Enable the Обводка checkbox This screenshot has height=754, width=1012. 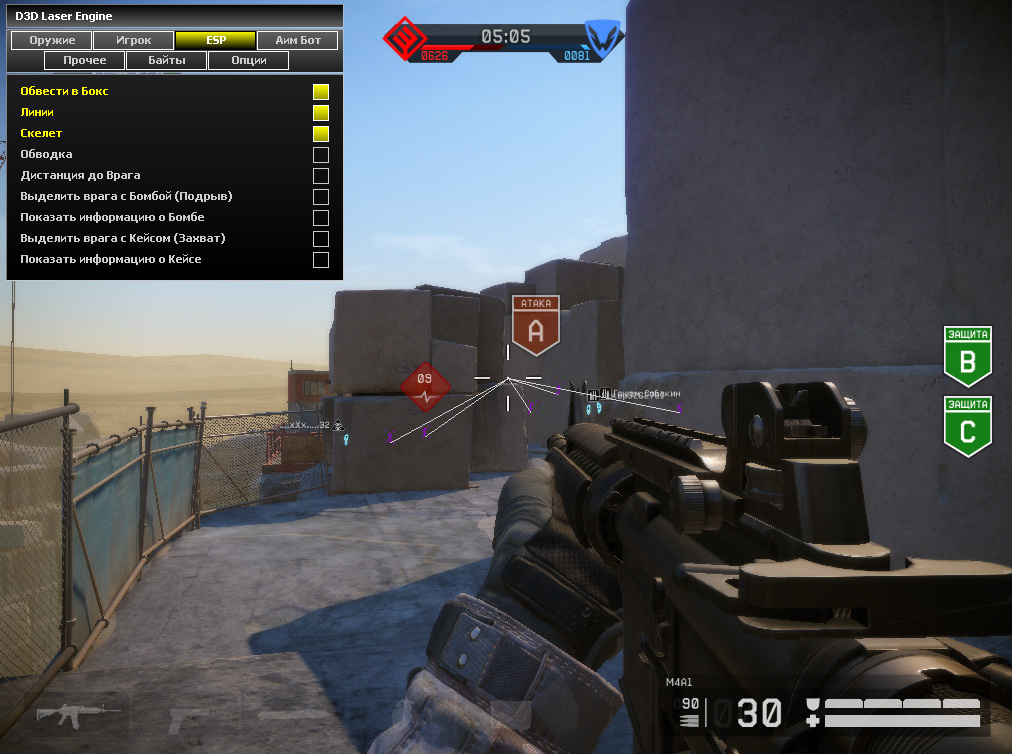(x=321, y=155)
